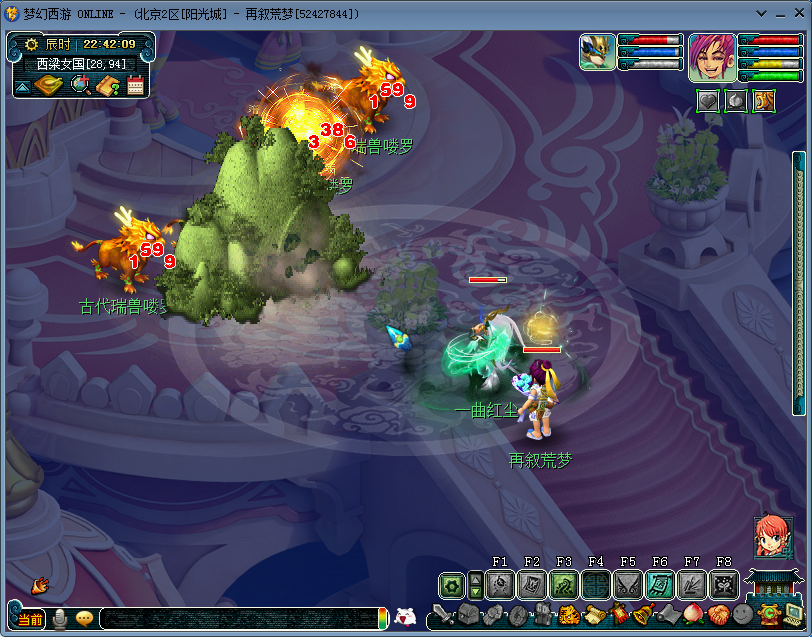Open the orange tiger pet icon
Screen dimensions: 812x637
pos(568,615)
